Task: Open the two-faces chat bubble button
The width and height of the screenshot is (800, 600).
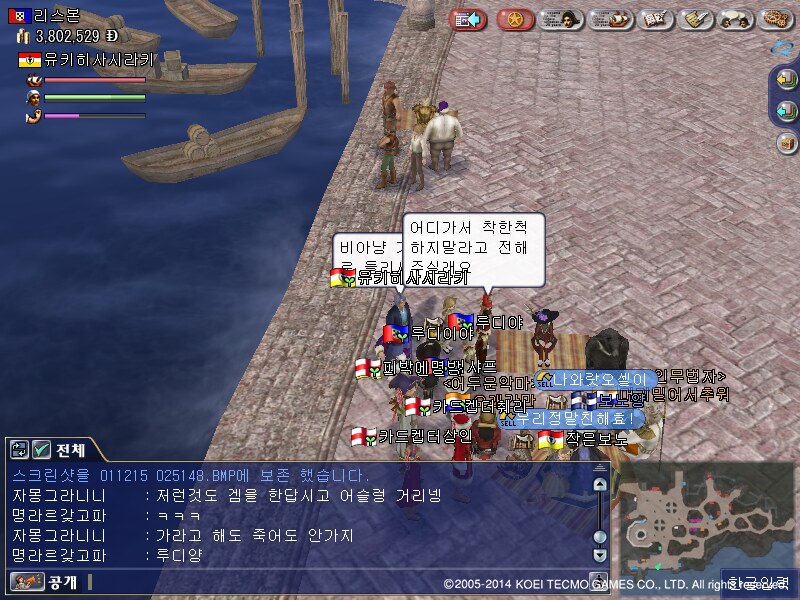Action: coord(737,19)
